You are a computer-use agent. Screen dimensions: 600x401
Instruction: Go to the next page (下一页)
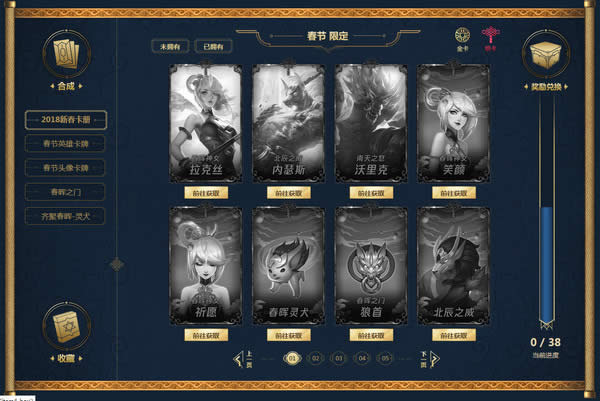point(428,357)
